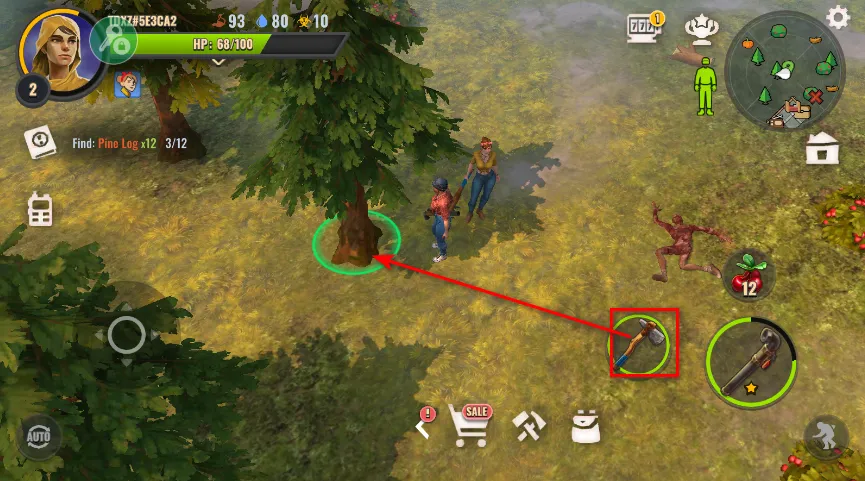Viewport: 865px width, 481px height.
Task: Toggle the sneak crouch button
Action: 826,439
